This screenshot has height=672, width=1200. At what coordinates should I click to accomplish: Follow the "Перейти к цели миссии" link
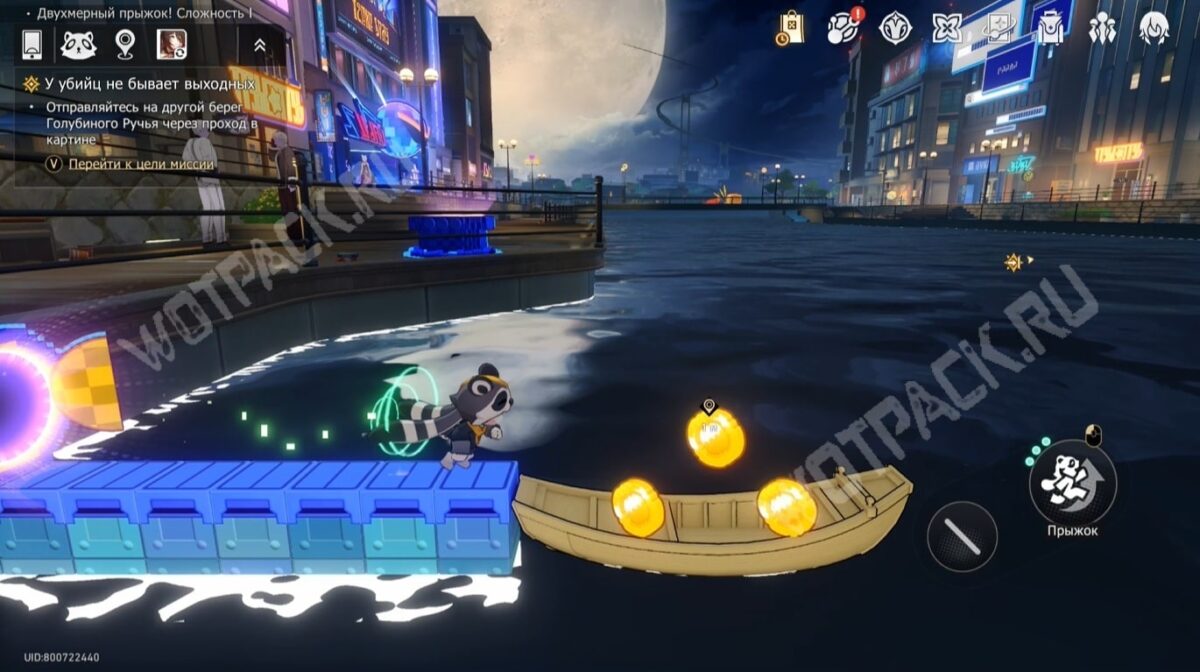click(x=141, y=164)
